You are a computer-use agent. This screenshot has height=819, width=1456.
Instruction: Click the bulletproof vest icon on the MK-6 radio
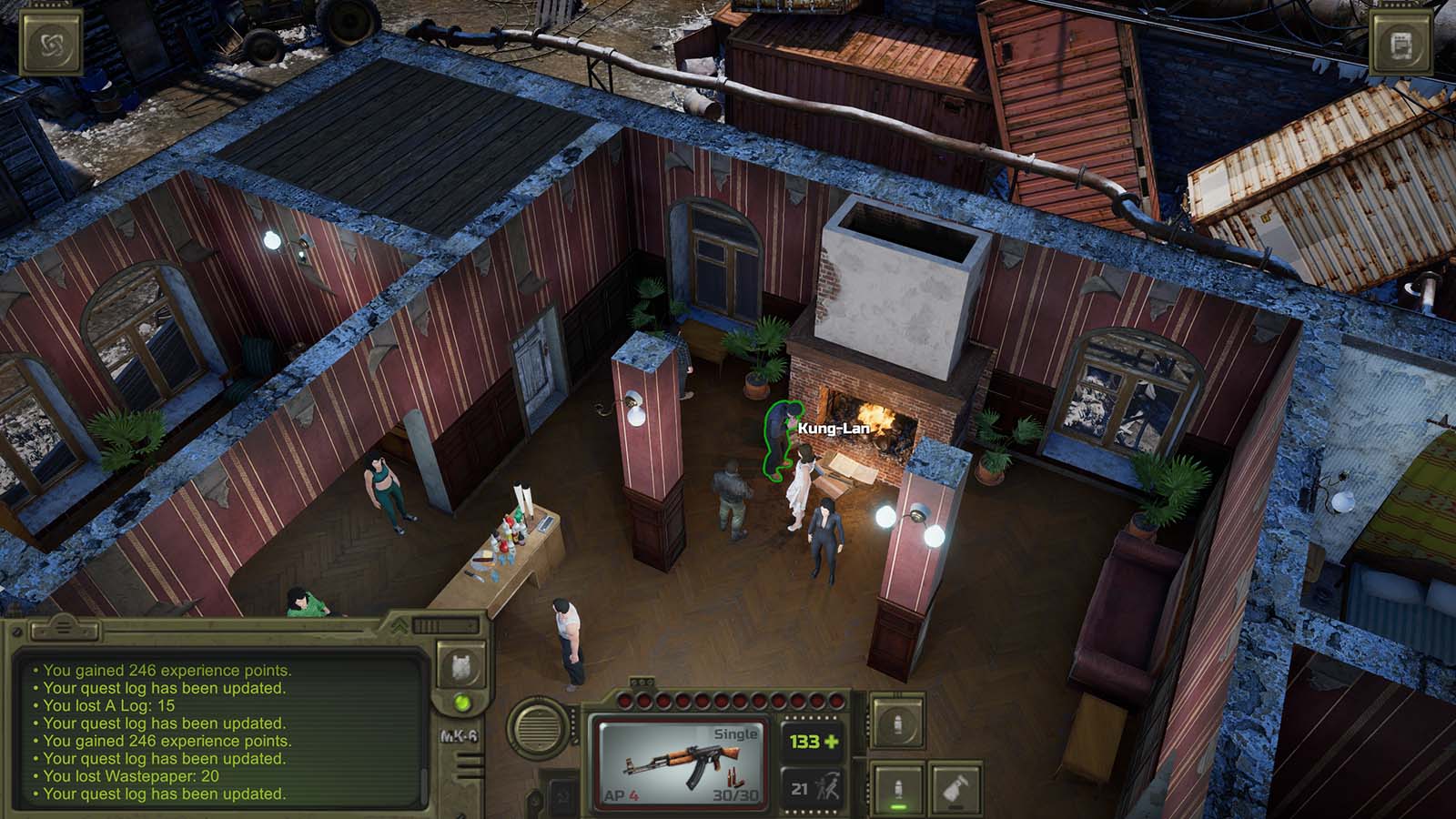pyautogui.click(x=462, y=666)
